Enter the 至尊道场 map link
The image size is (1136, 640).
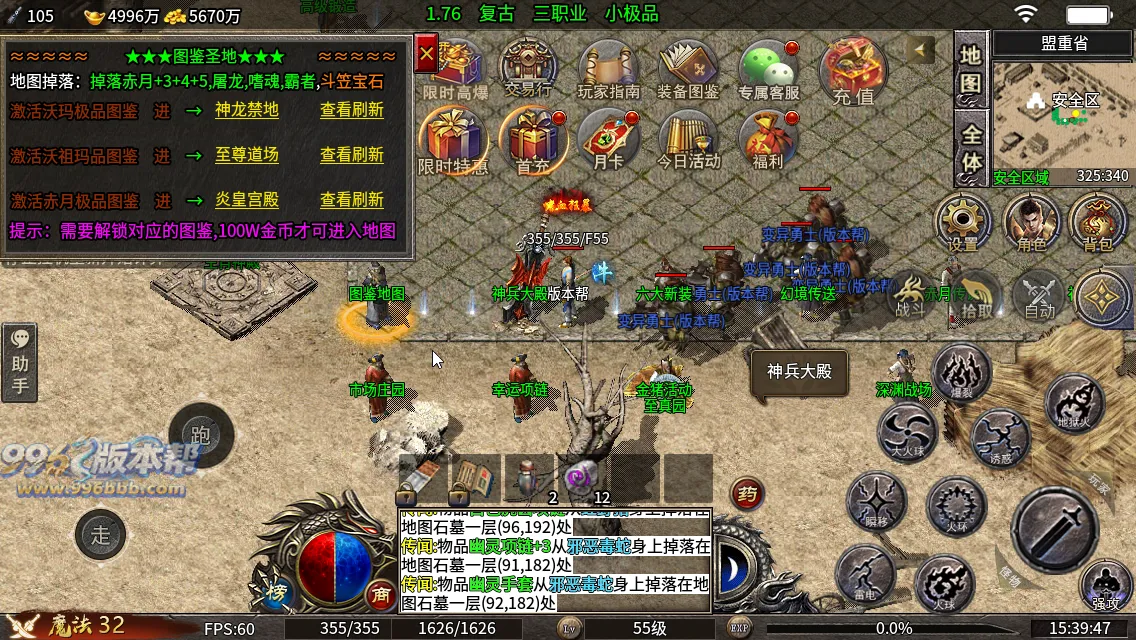(x=246, y=155)
